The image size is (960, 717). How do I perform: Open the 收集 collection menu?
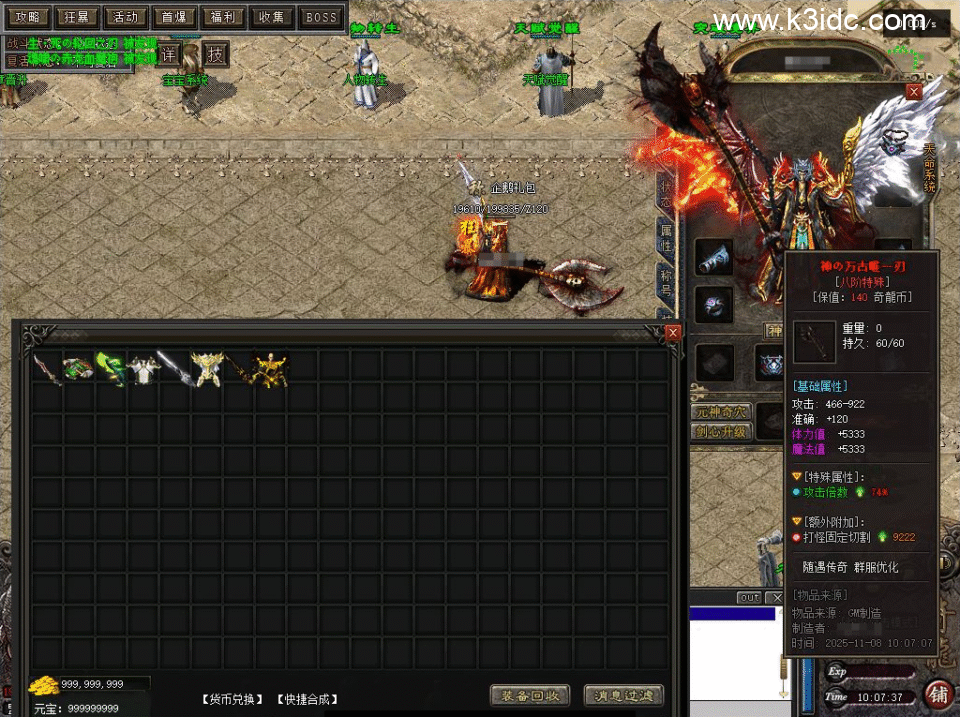pos(272,17)
